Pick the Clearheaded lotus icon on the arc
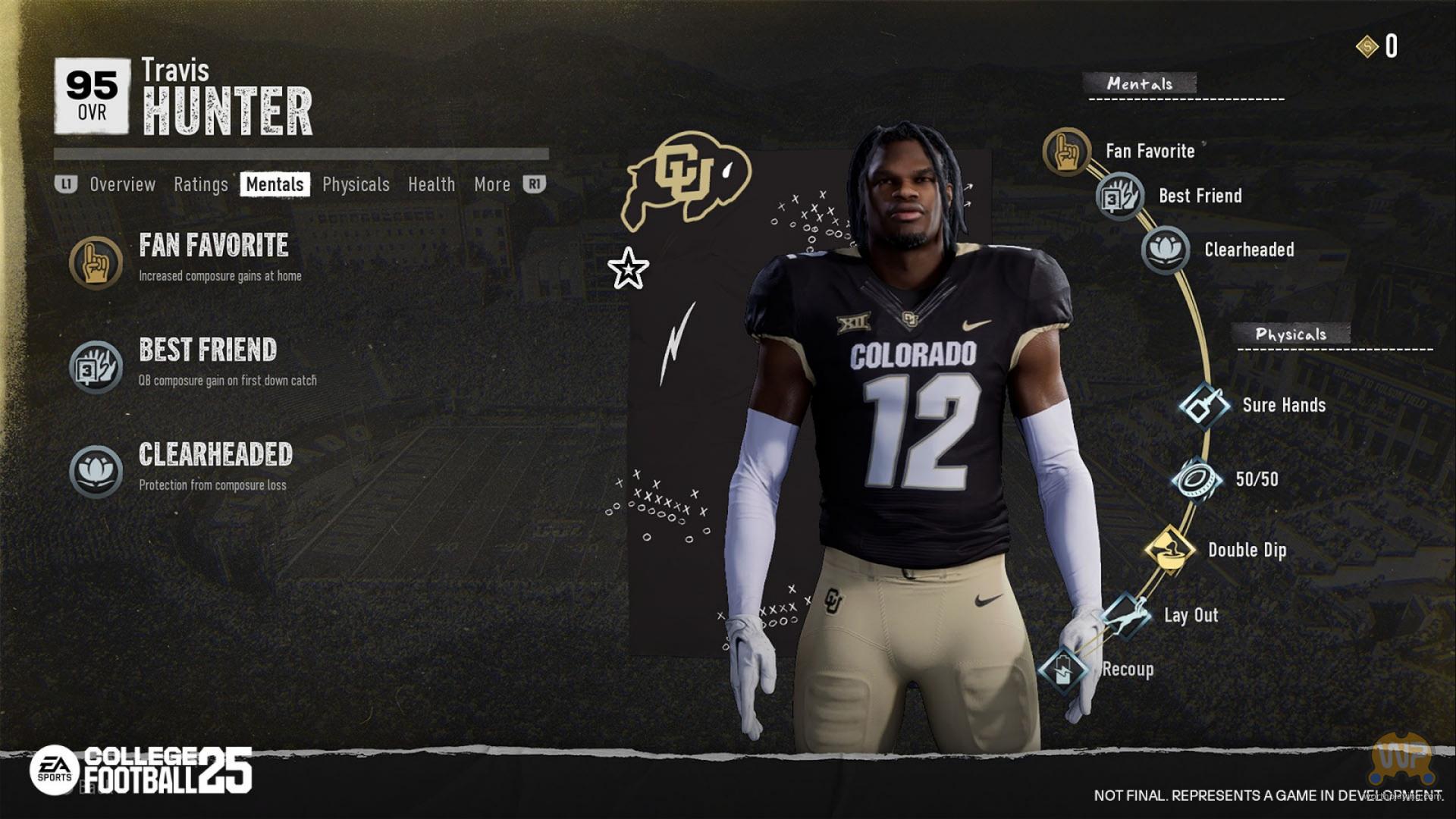The width and height of the screenshot is (1456, 819). tap(1165, 249)
